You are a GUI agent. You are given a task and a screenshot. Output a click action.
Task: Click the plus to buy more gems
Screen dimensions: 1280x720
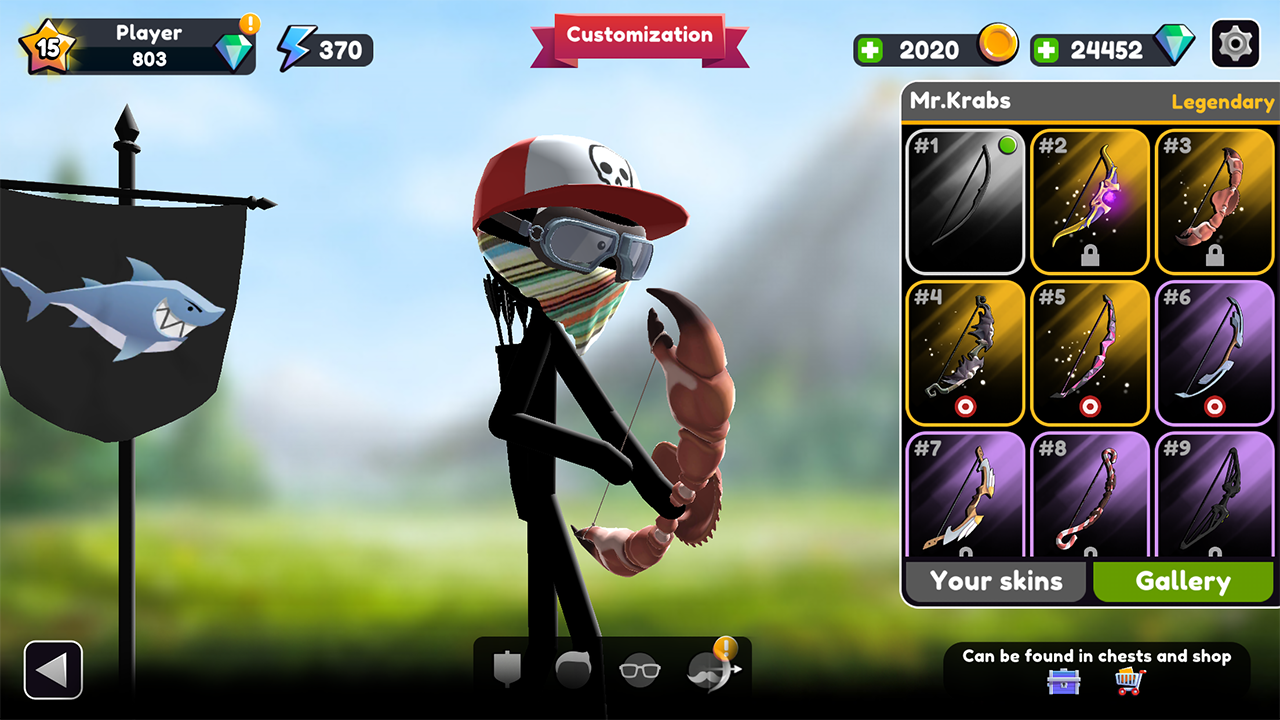(x=1047, y=47)
